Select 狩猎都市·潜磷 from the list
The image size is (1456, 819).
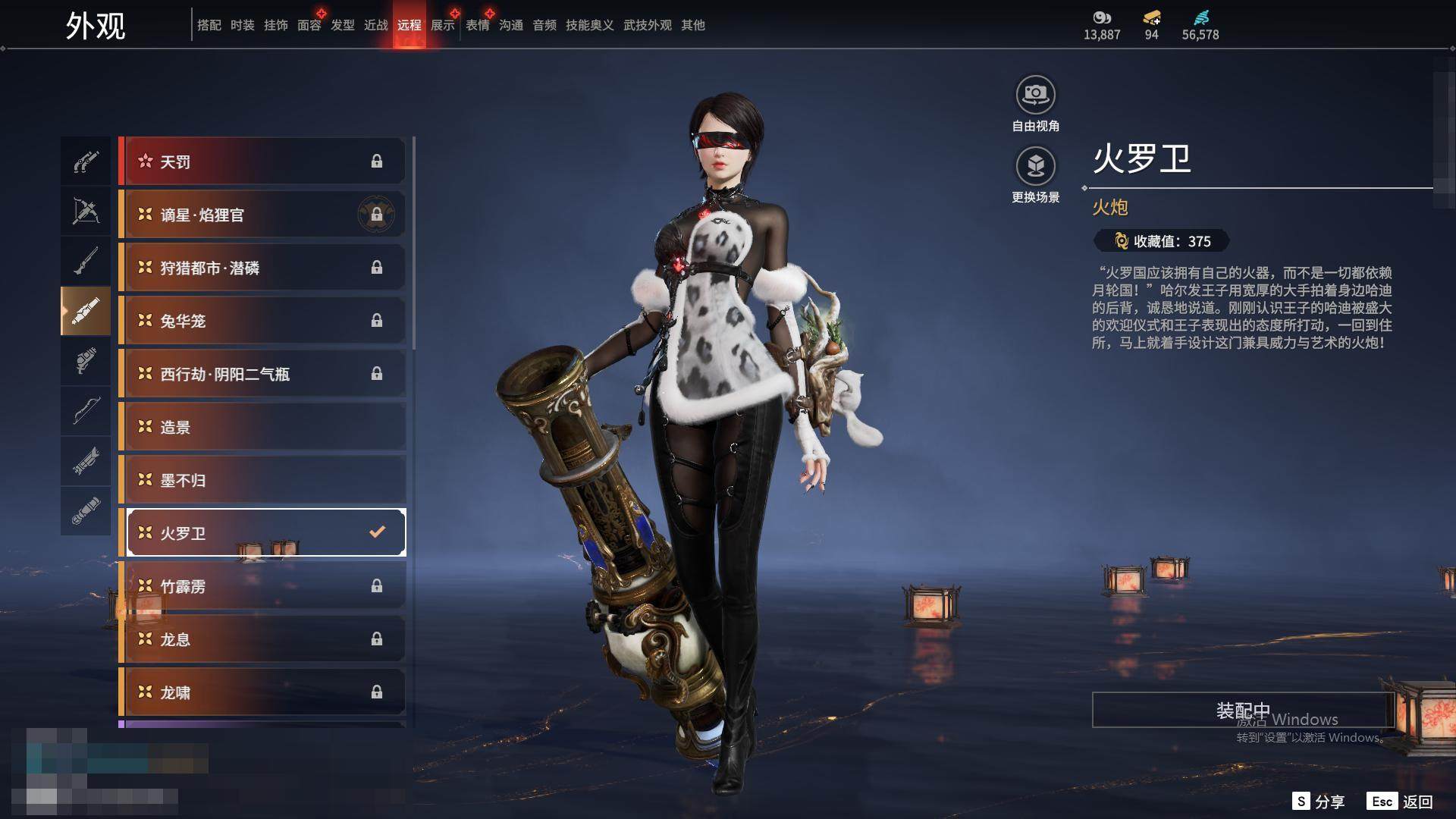(x=262, y=268)
